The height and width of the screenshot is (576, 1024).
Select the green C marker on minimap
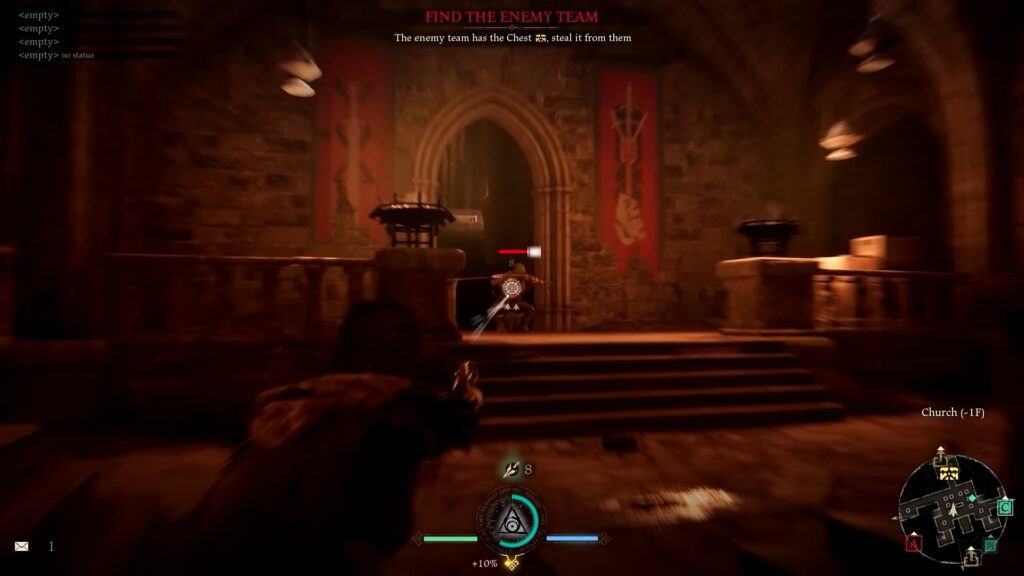click(x=1005, y=508)
